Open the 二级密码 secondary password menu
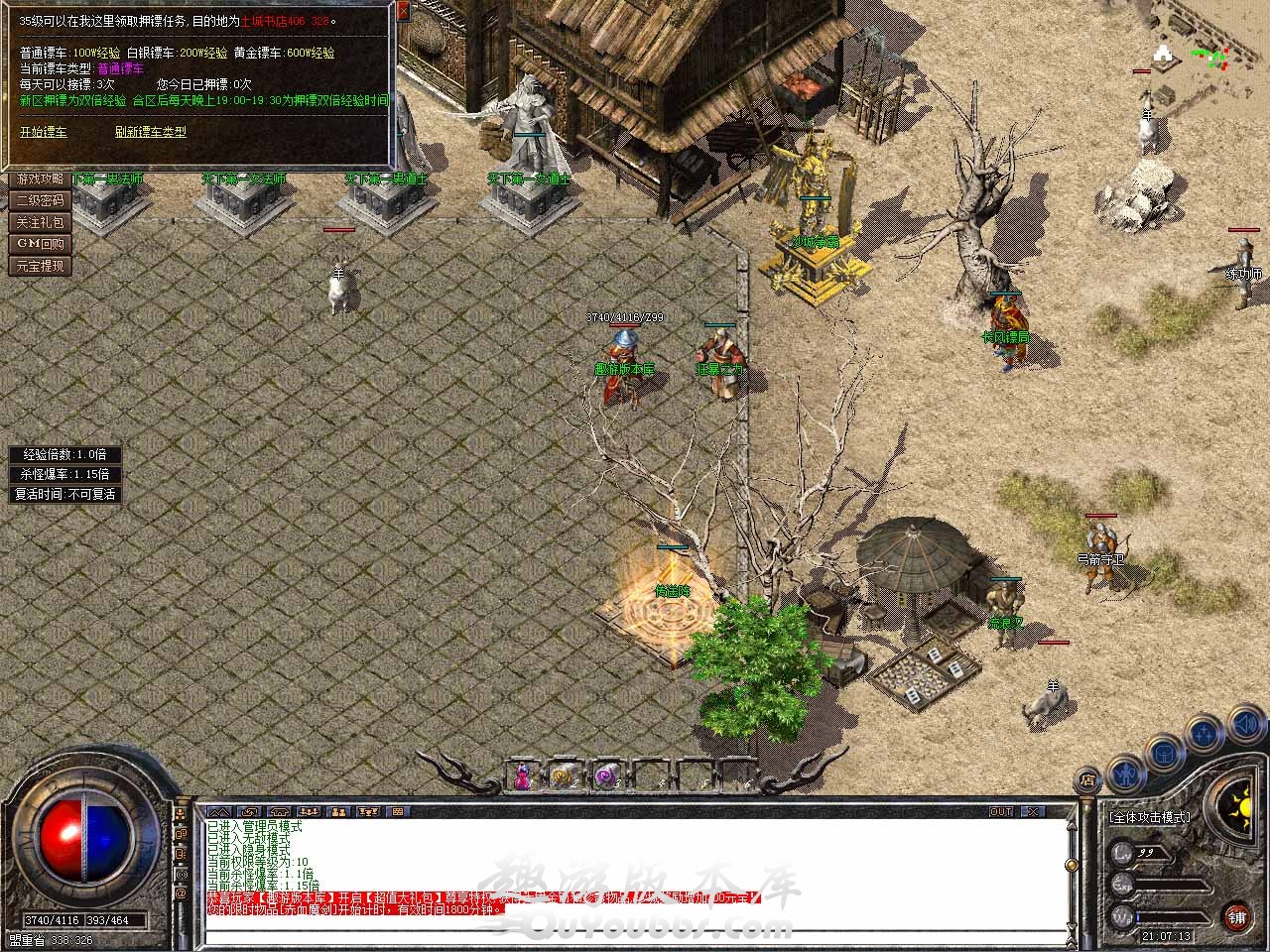This screenshot has width=1270, height=952. point(40,201)
